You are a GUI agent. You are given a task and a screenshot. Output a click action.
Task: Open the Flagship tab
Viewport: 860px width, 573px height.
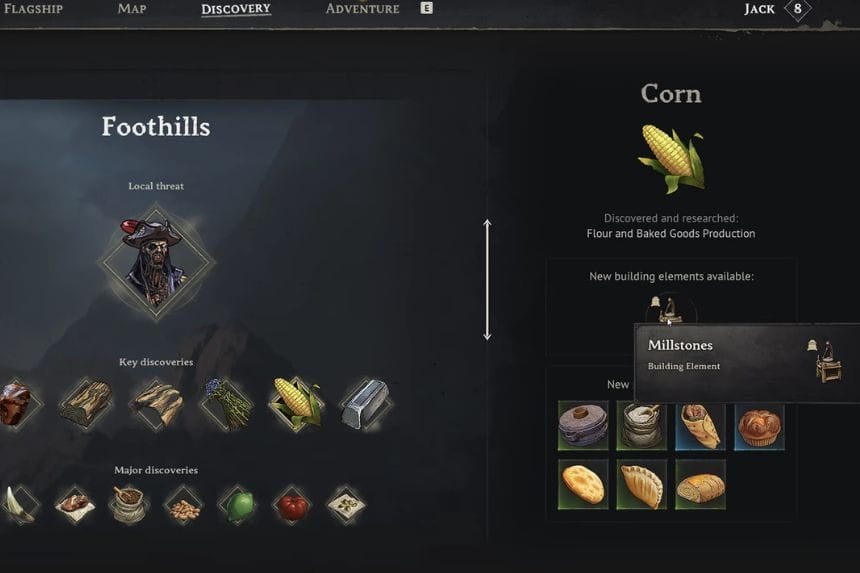[x=33, y=9]
